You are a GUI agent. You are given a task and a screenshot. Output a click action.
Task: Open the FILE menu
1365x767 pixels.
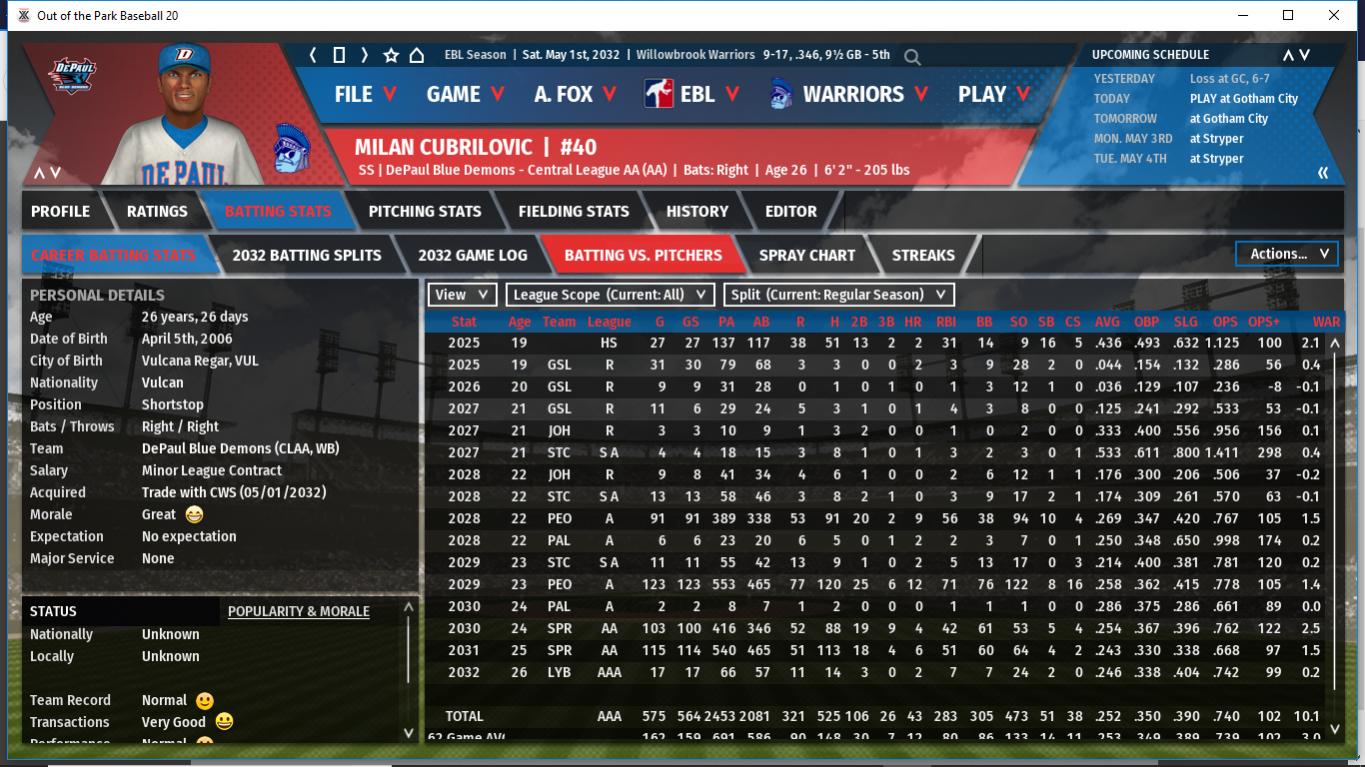(365, 94)
